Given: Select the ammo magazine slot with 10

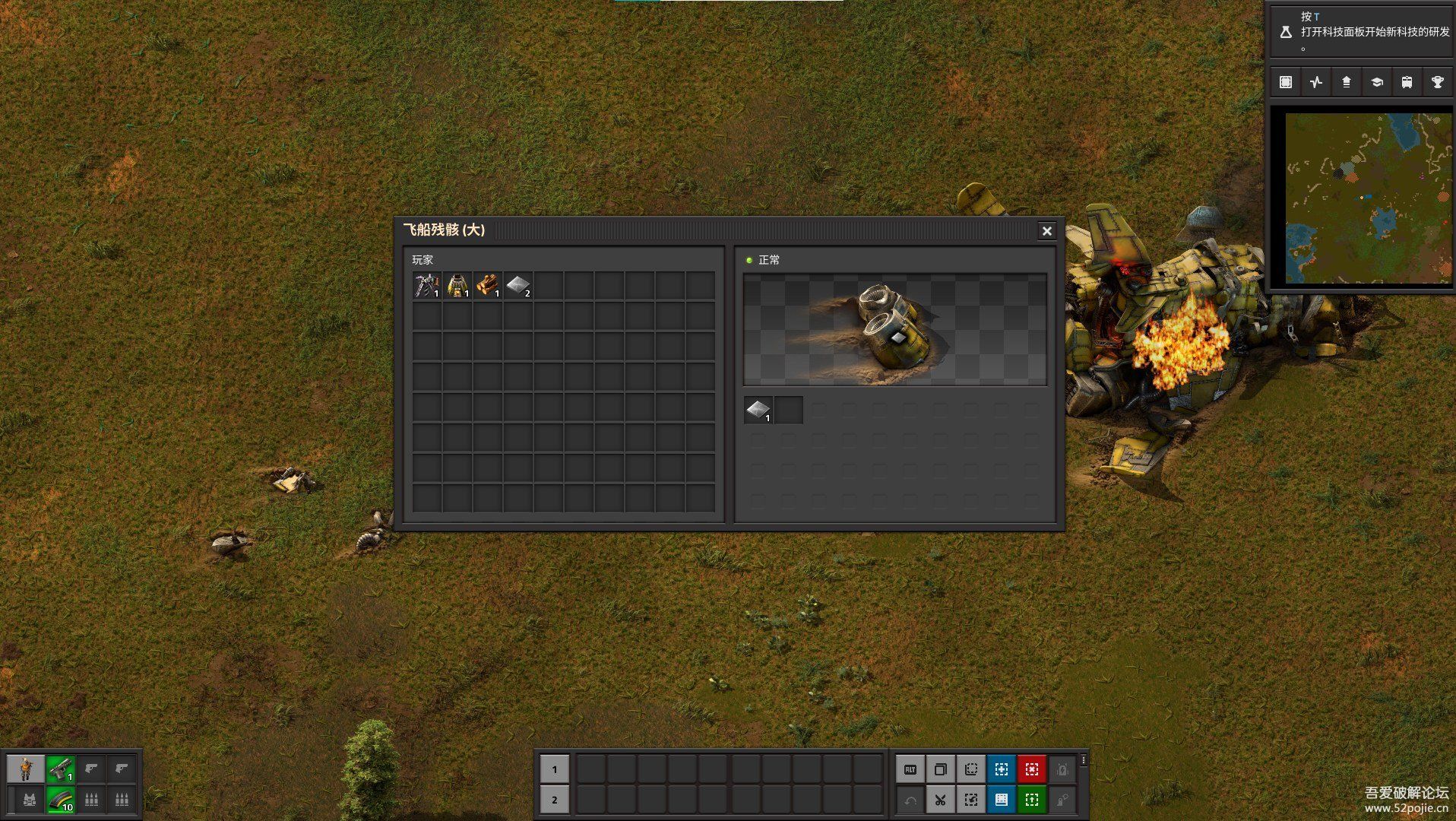Looking at the screenshot, I should [61, 800].
